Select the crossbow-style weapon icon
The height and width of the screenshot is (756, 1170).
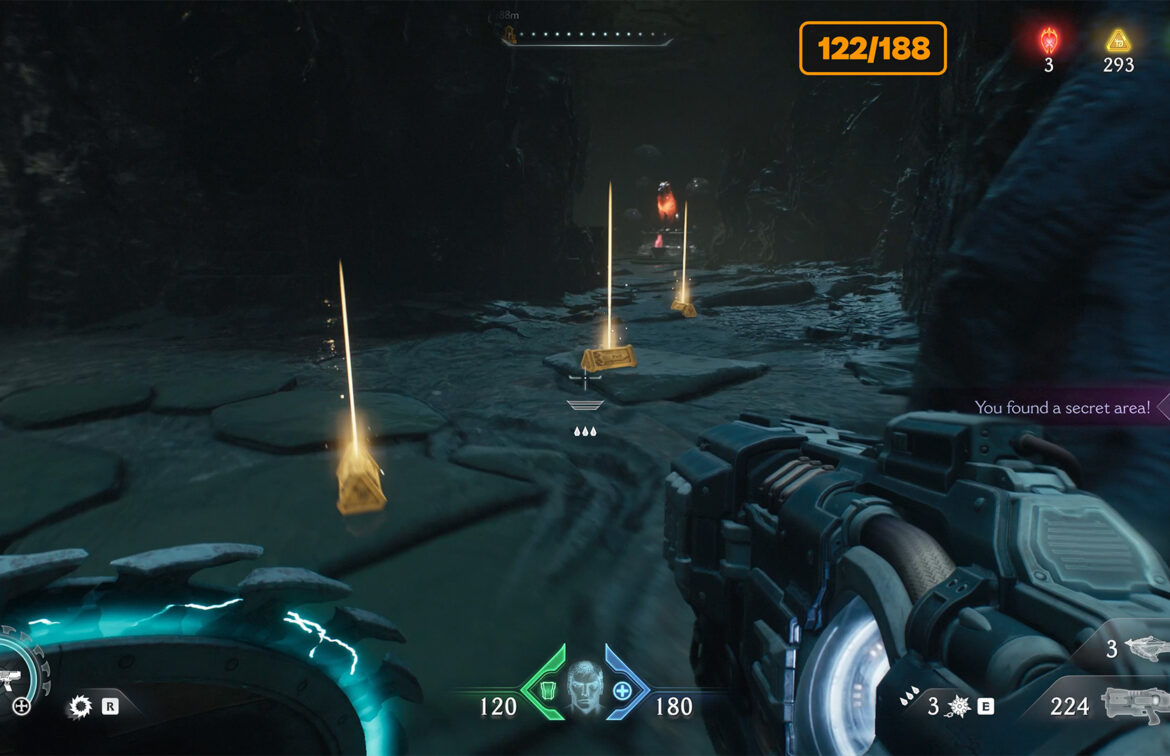click(1146, 649)
